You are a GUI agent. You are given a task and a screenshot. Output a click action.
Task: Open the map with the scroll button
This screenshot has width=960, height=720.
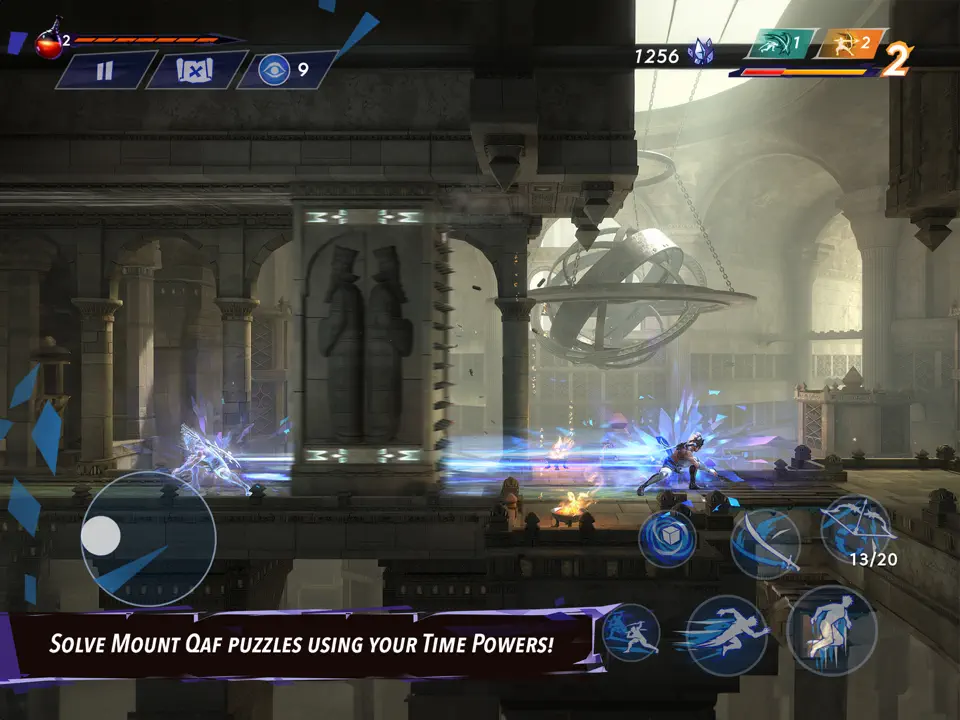point(196,70)
